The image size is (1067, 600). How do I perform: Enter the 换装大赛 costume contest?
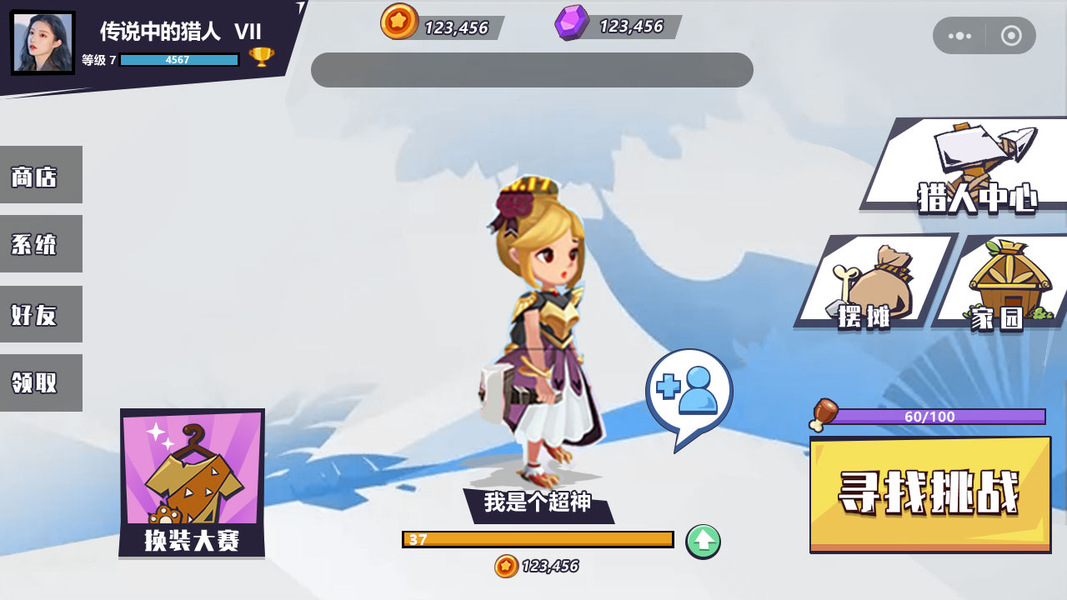(x=192, y=482)
